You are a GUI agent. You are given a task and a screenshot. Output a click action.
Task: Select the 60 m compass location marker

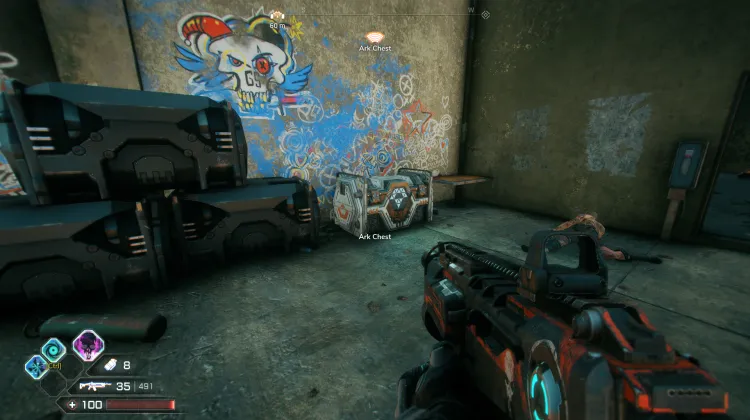(x=277, y=16)
